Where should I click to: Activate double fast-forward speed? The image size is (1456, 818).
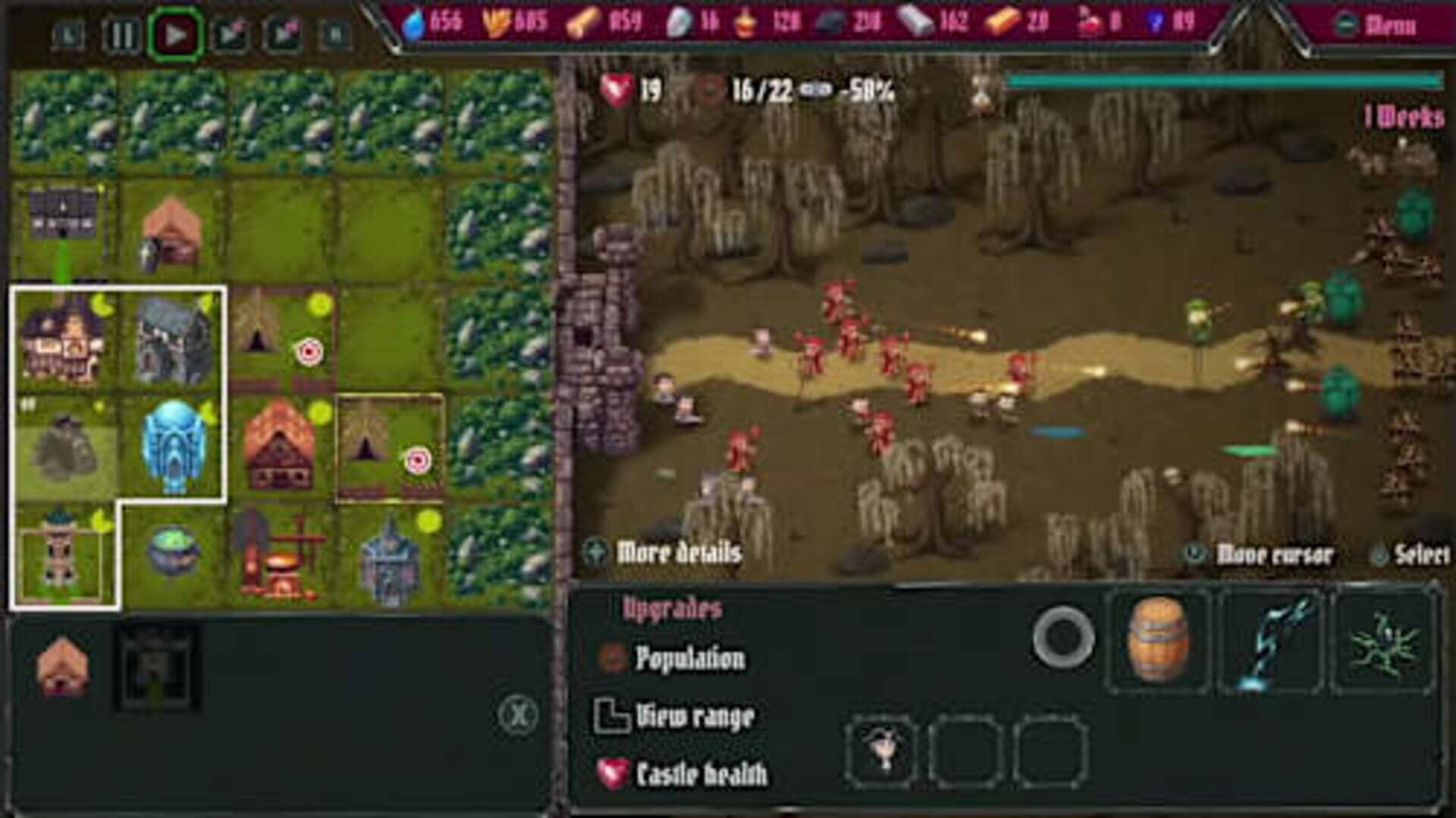coord(282,32)
